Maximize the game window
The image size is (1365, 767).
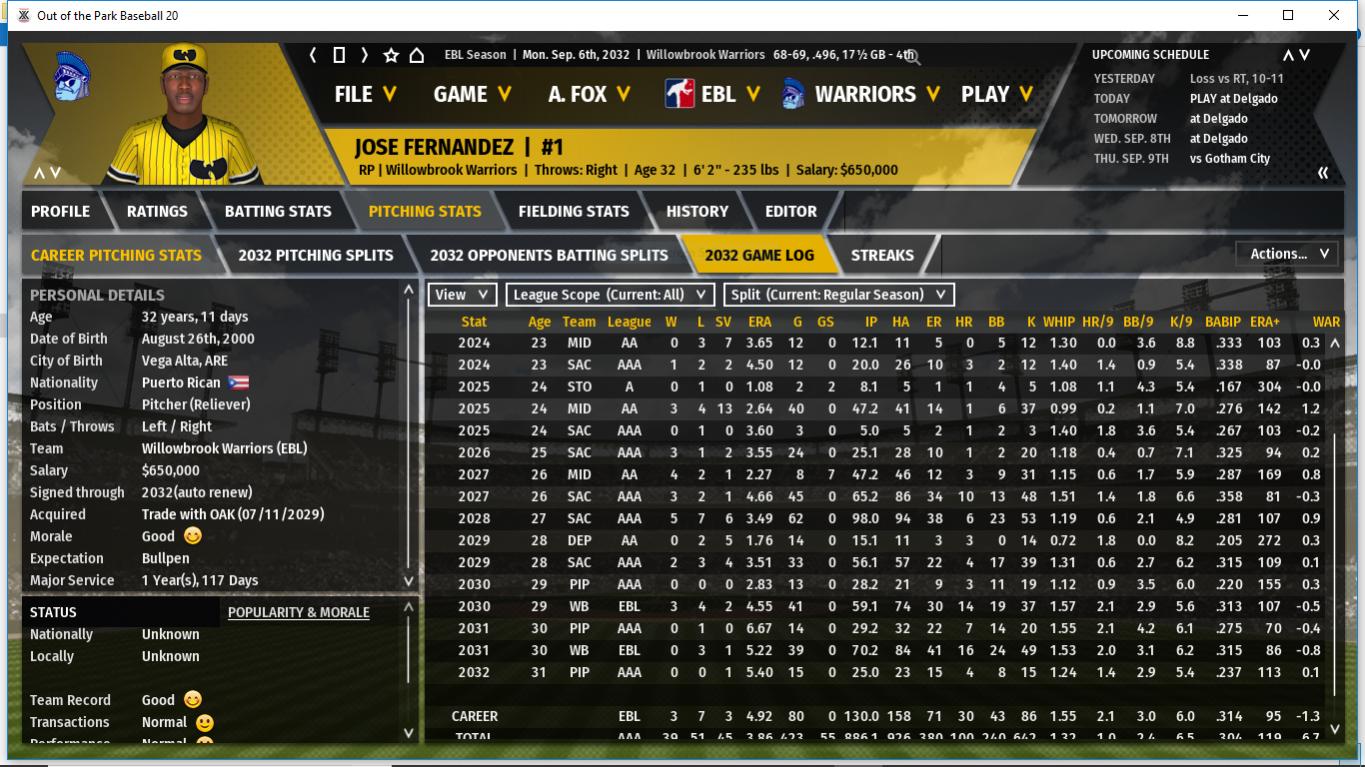[x=1288, y=15]
